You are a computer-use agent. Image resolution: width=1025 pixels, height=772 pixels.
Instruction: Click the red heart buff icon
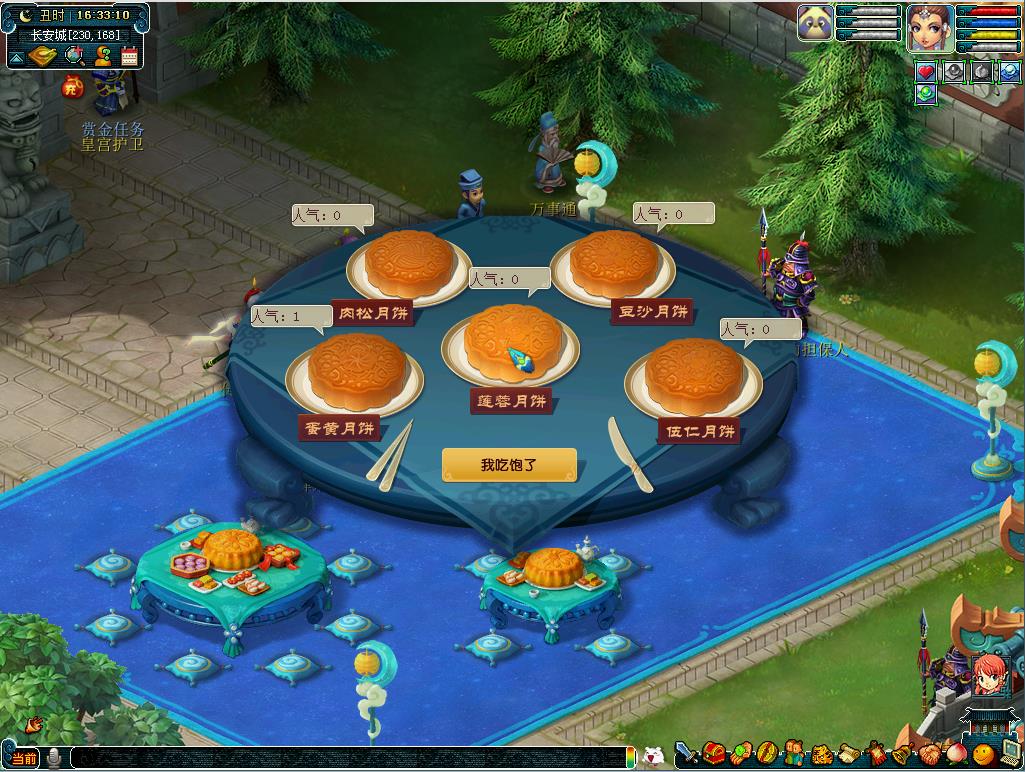[926, 71]
